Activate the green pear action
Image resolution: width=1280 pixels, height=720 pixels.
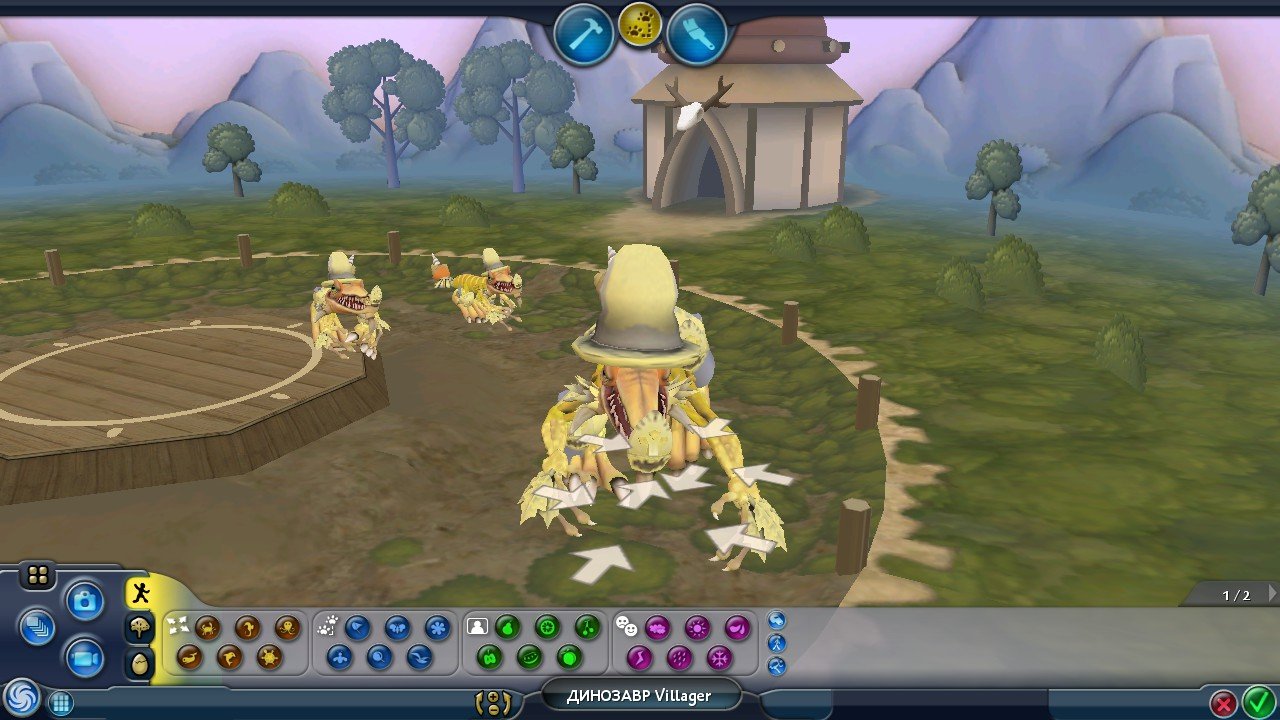(x=507, y=627)
